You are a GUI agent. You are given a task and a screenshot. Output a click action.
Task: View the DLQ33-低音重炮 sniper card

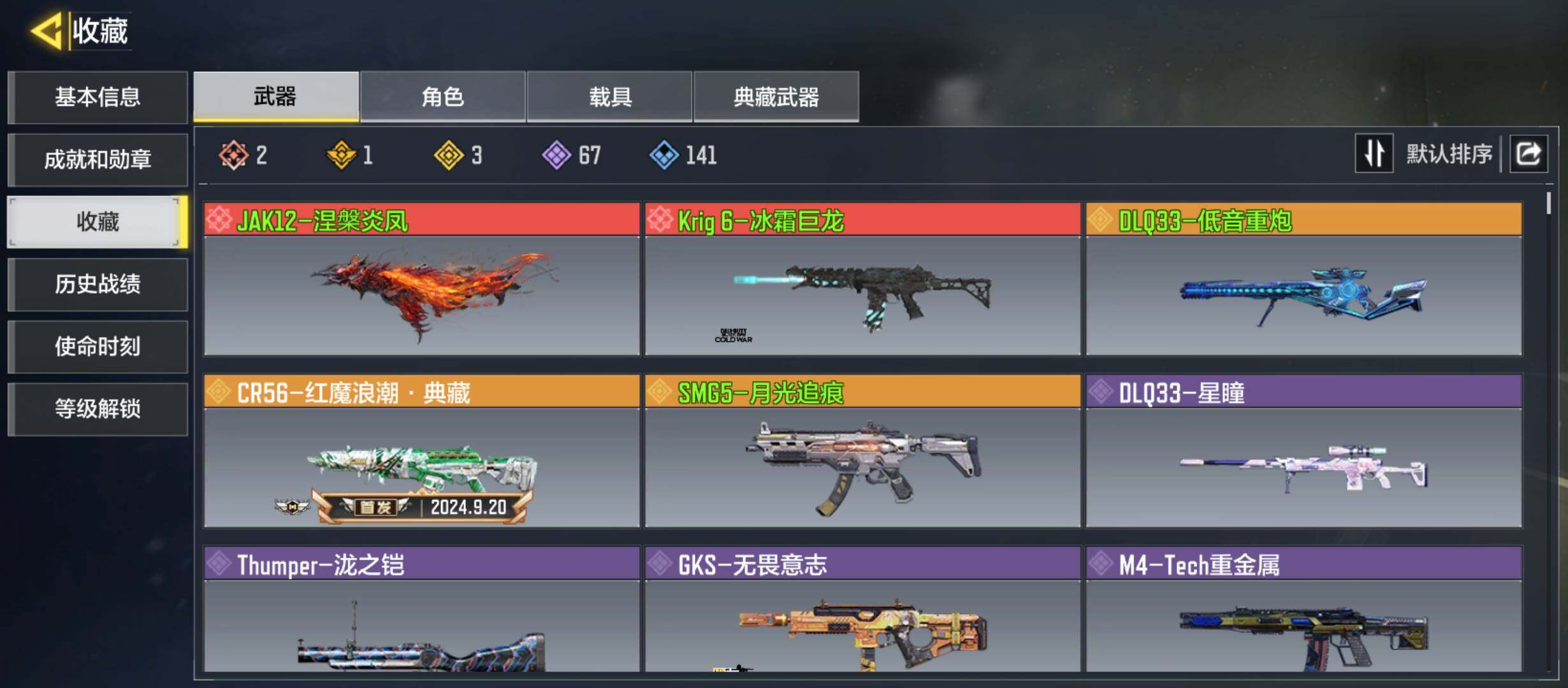click(1303, 279)
